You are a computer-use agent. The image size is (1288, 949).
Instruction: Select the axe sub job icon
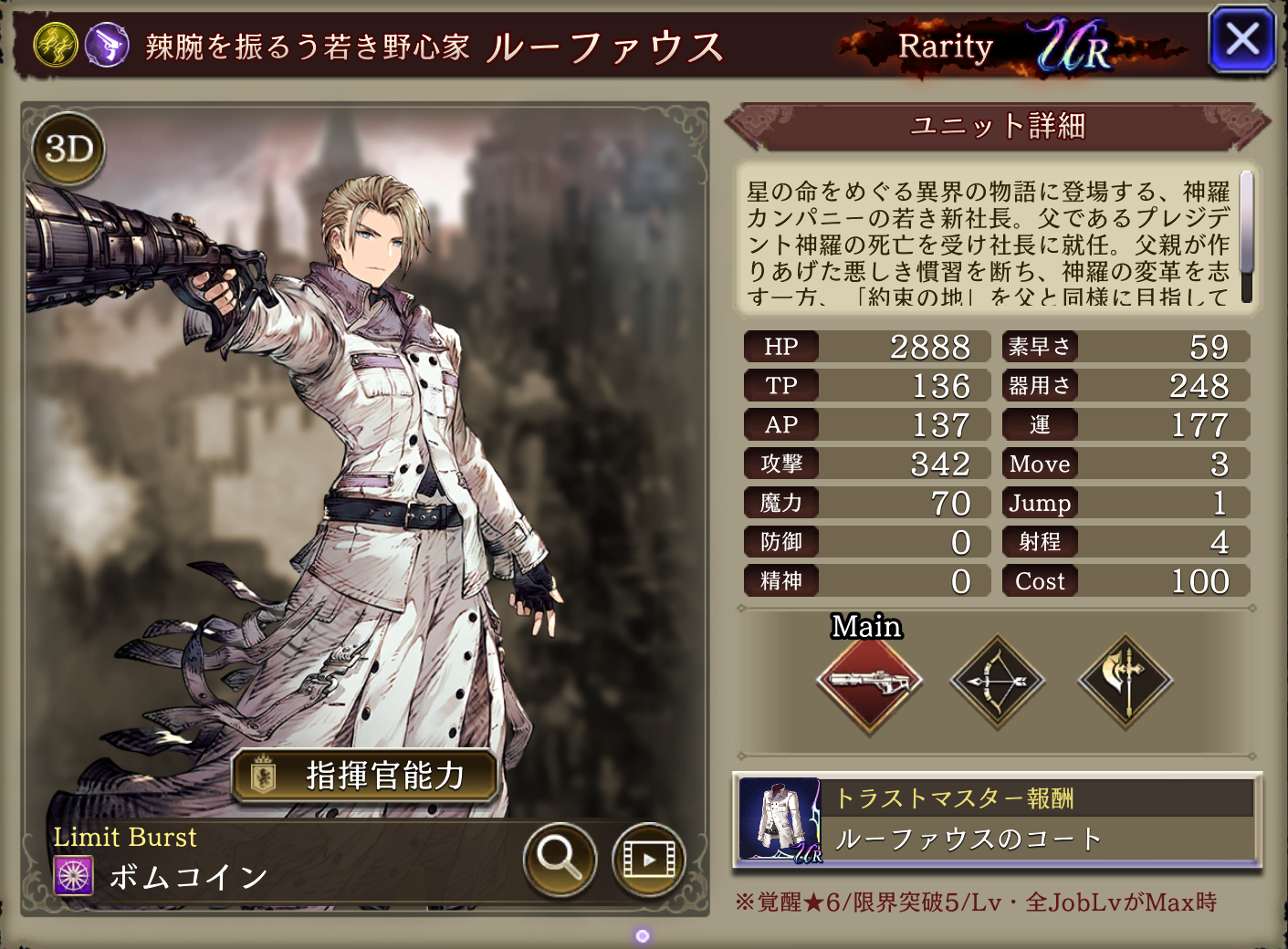(x=1126, y=681)
